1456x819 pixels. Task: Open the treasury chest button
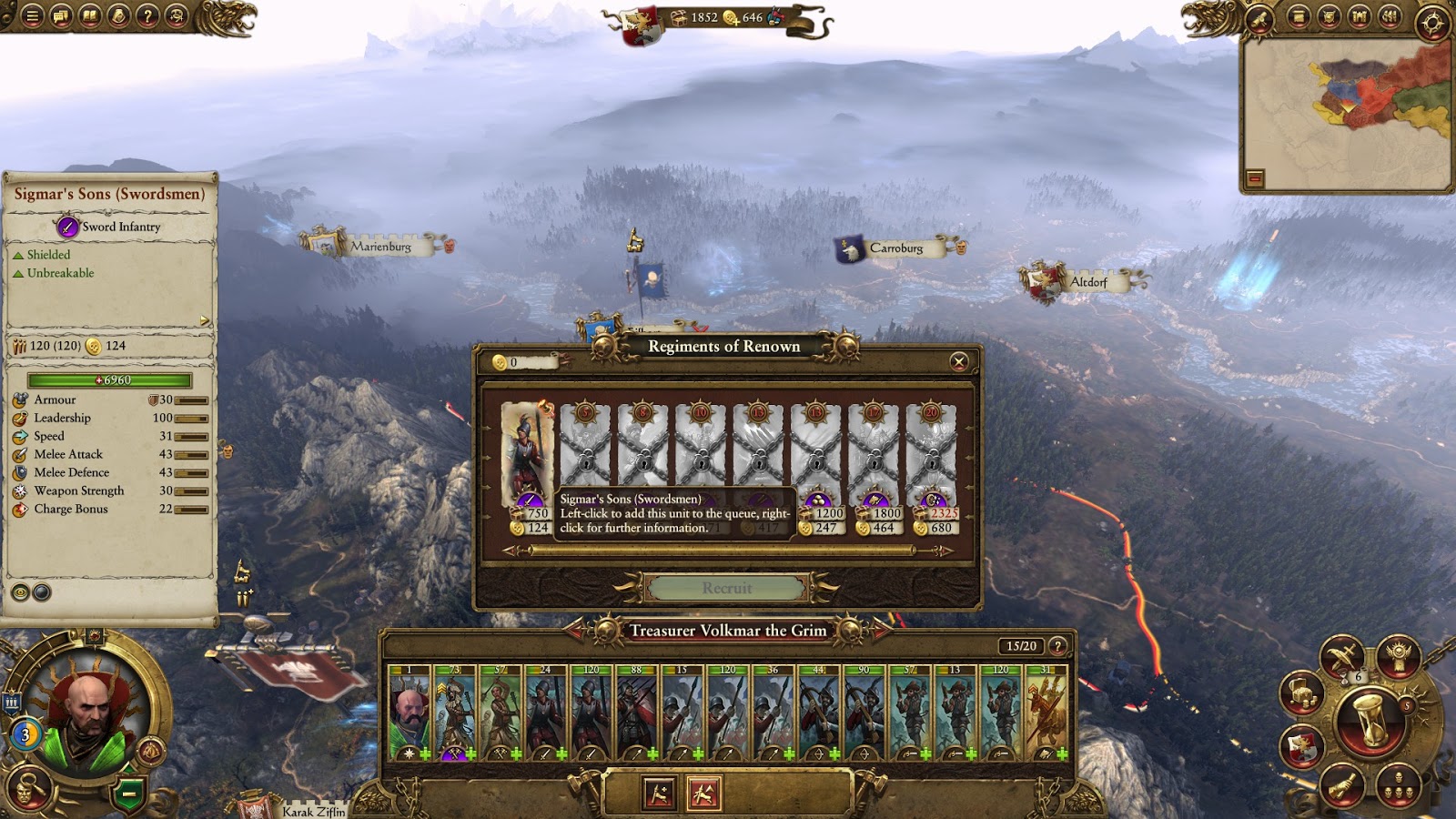click(x=1301, y=693)
